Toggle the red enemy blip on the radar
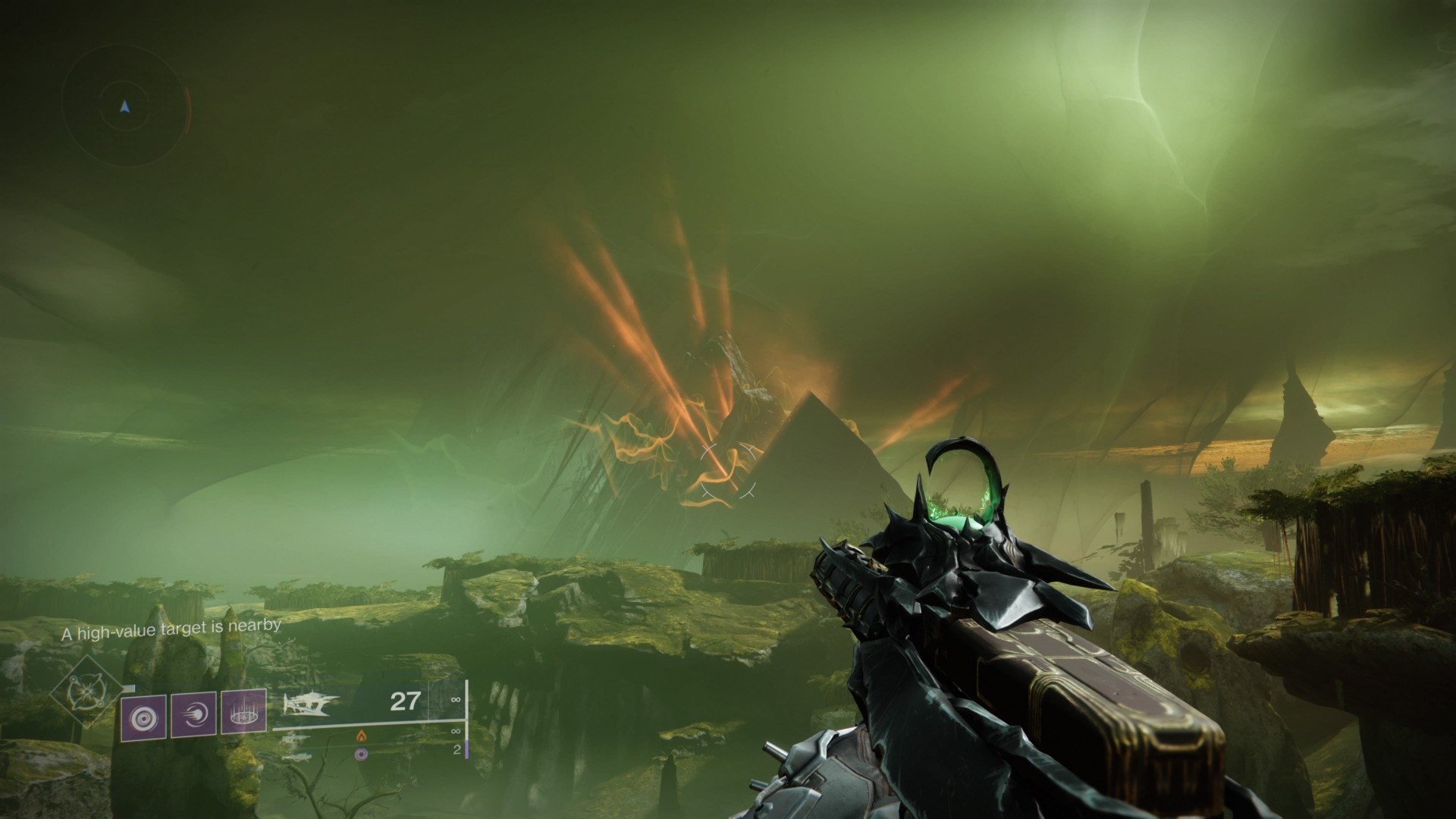The width and height of the screenshot is (1456, 819). 187,109
